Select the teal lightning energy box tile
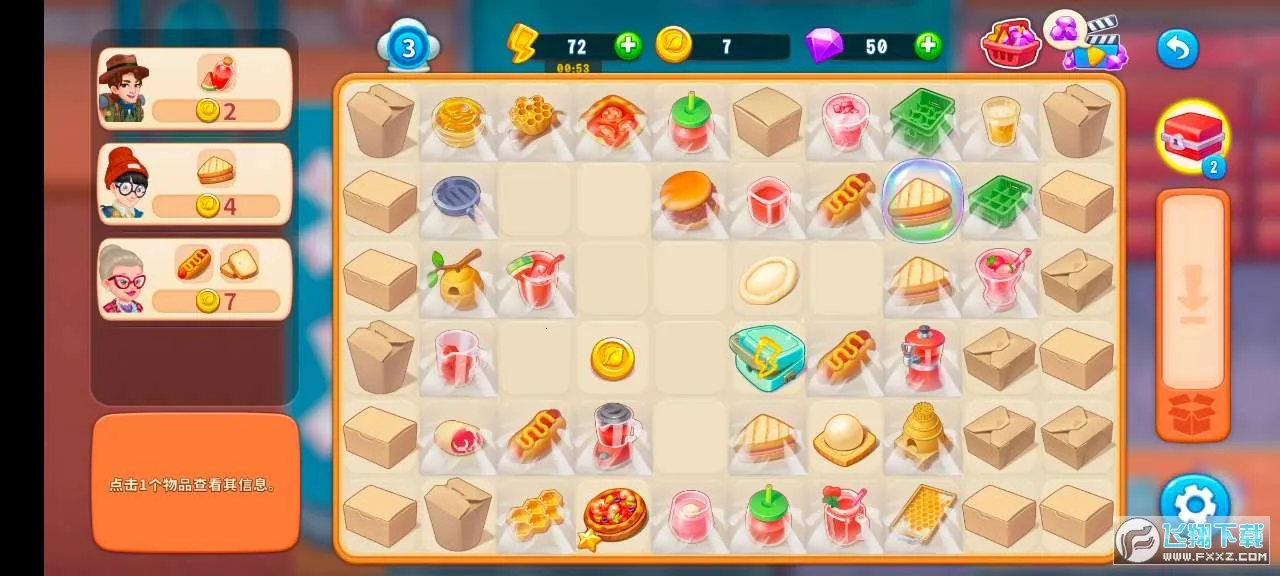Viewport: 1280px width, 576px height. tap(767, 357)
